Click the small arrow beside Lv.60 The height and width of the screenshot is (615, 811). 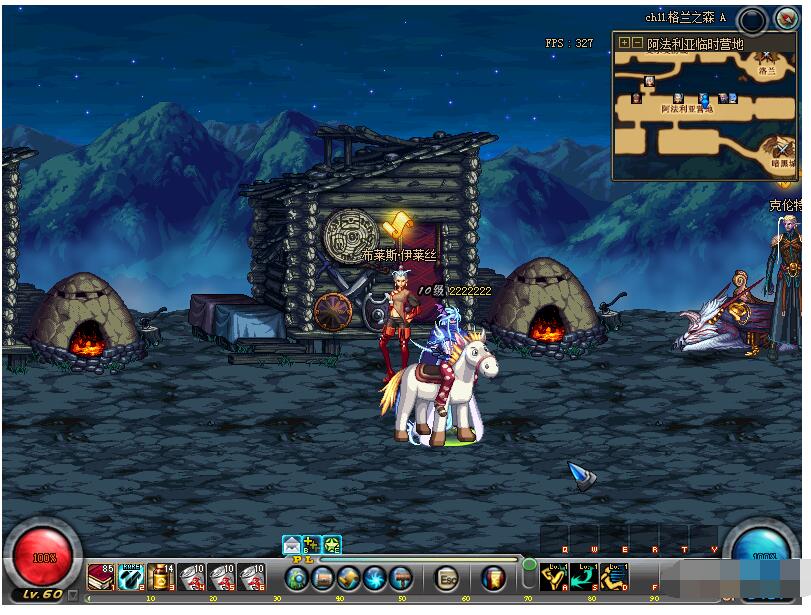(72, 595)
